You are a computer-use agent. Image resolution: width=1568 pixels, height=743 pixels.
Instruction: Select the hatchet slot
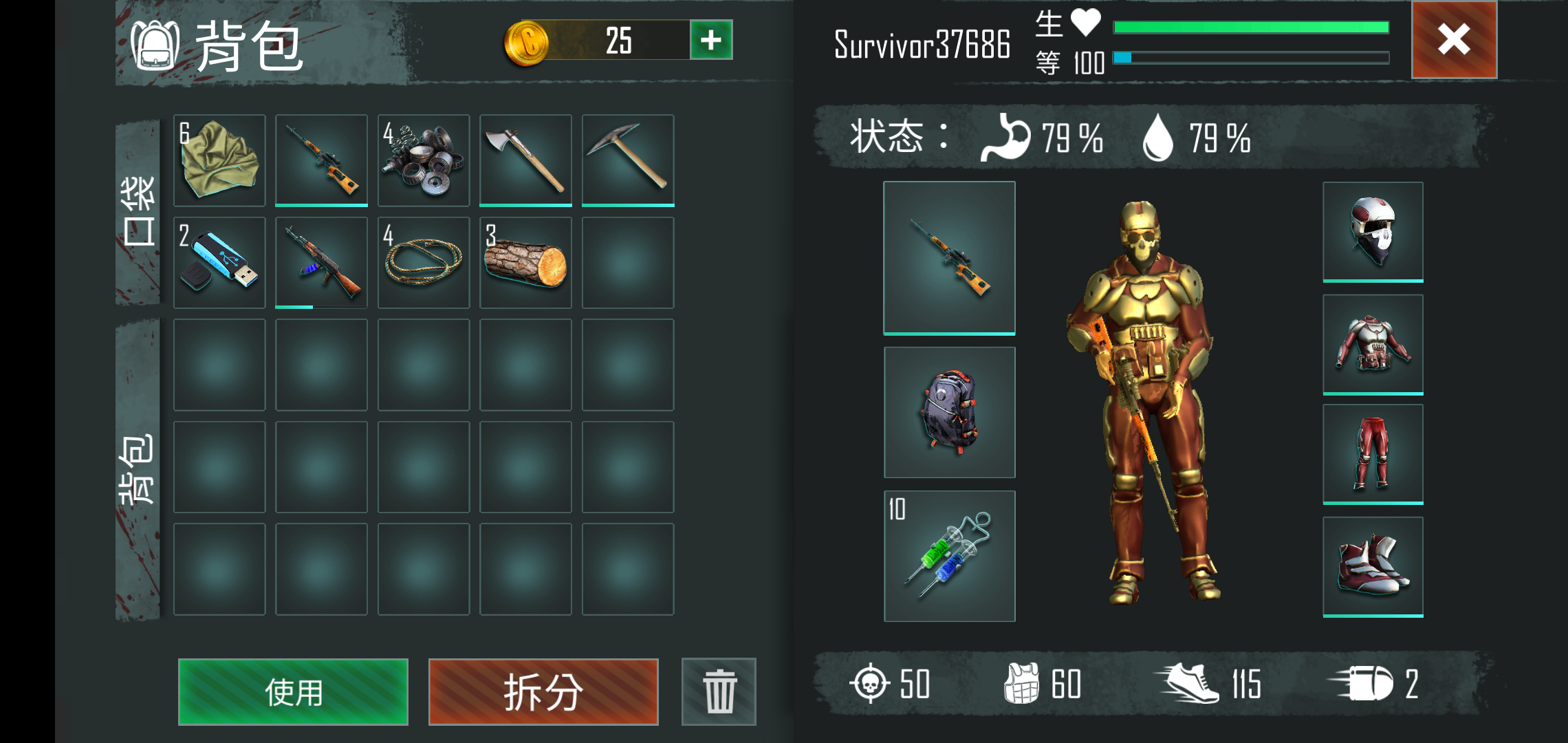click(525, 160)
